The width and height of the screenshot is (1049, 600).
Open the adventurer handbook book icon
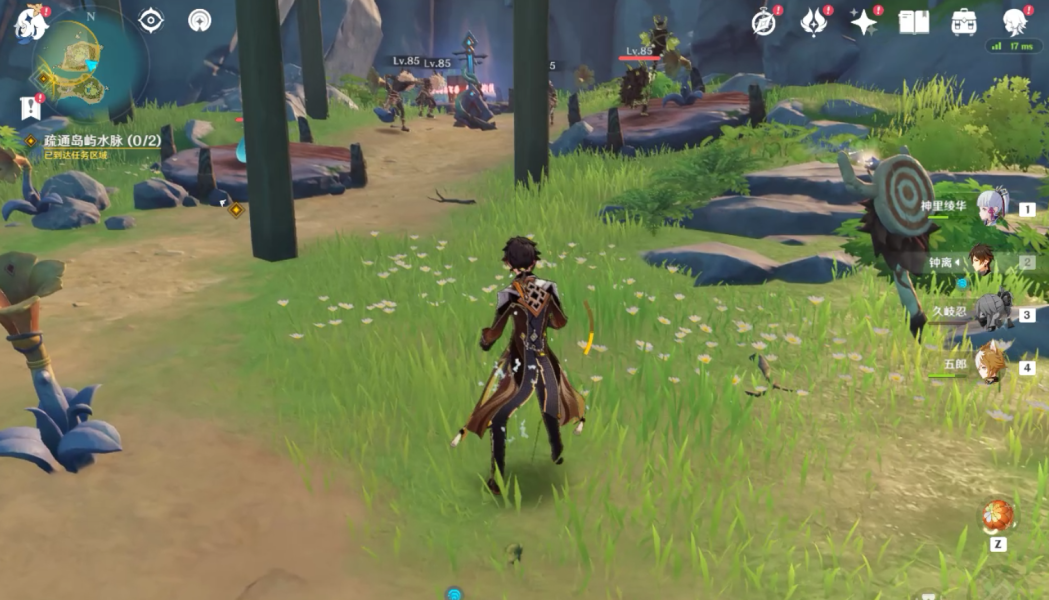pos(913,22)
